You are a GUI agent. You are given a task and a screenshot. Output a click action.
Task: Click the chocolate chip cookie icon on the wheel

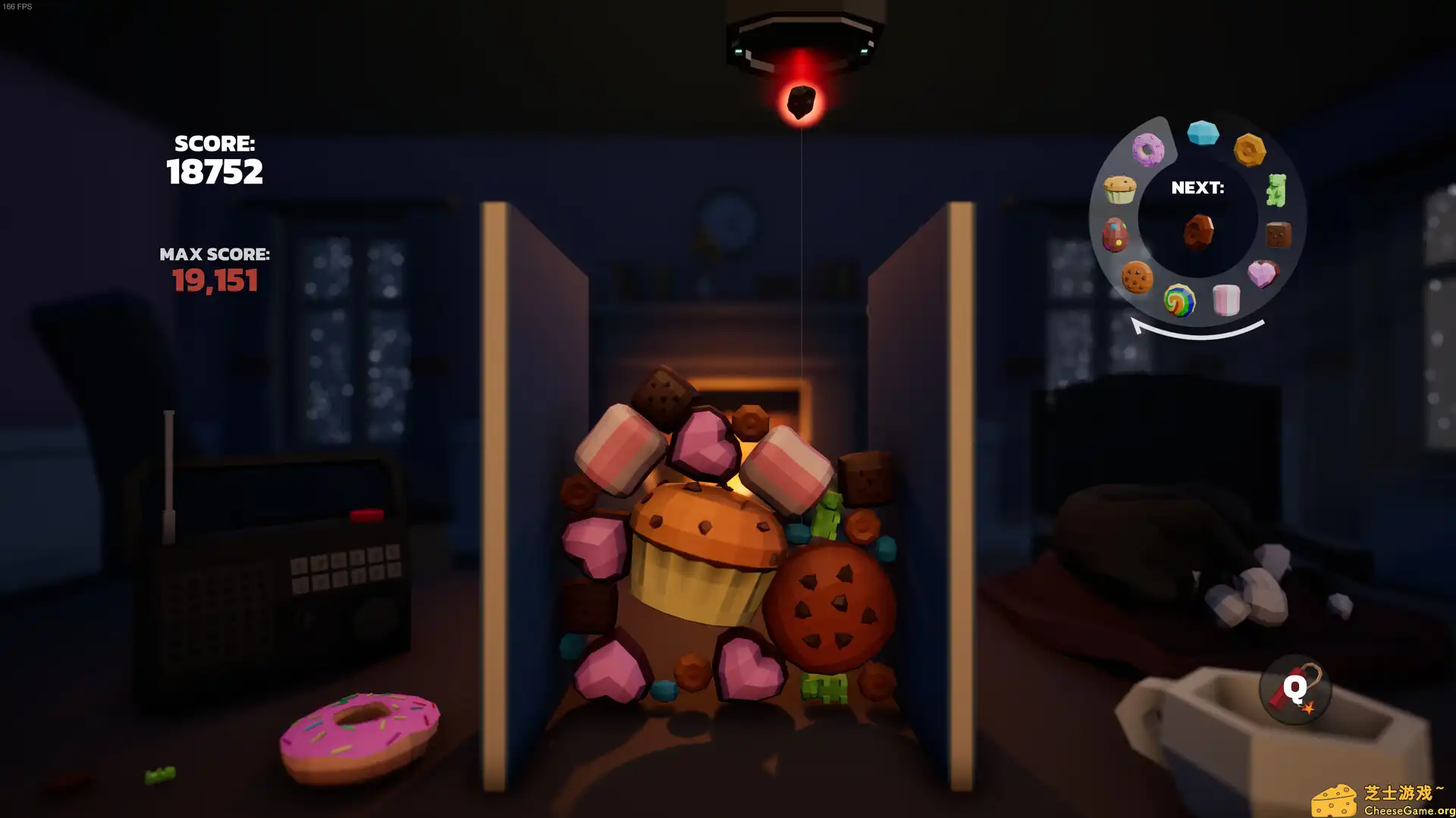pos(1135,277)
